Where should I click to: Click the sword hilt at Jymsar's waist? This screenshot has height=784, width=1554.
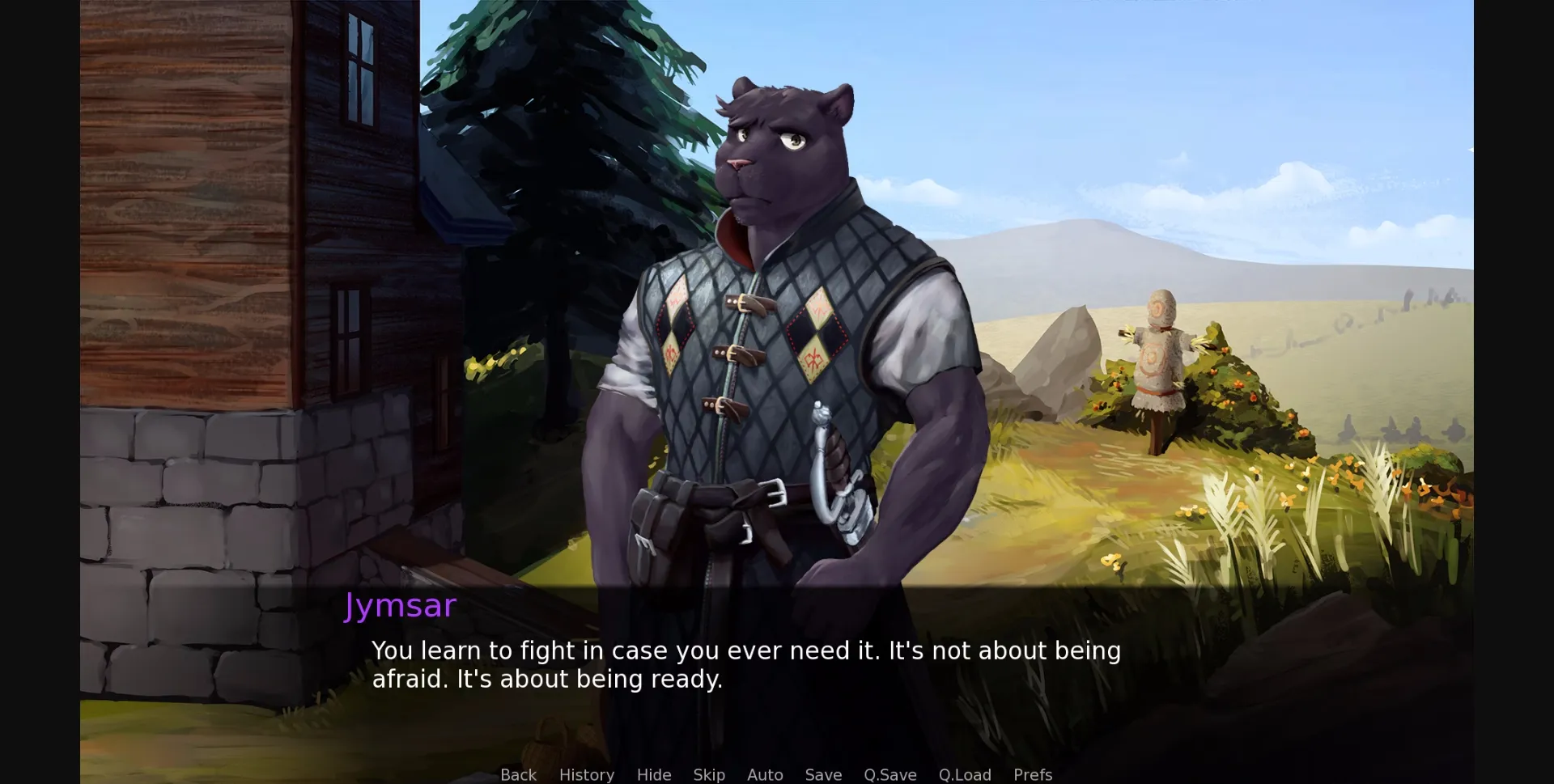pos(834,453)
